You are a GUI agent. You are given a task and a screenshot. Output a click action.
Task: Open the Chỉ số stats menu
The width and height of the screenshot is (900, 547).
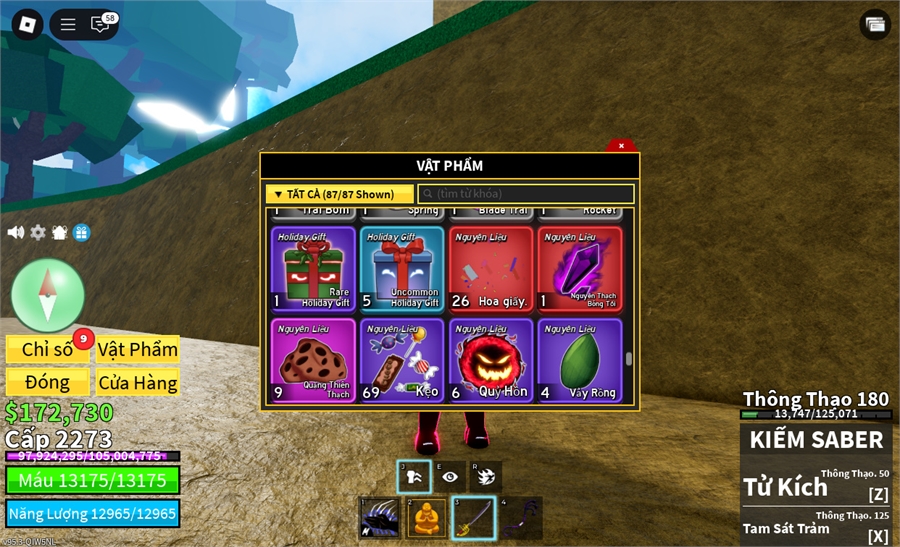(x=48, y=349)
